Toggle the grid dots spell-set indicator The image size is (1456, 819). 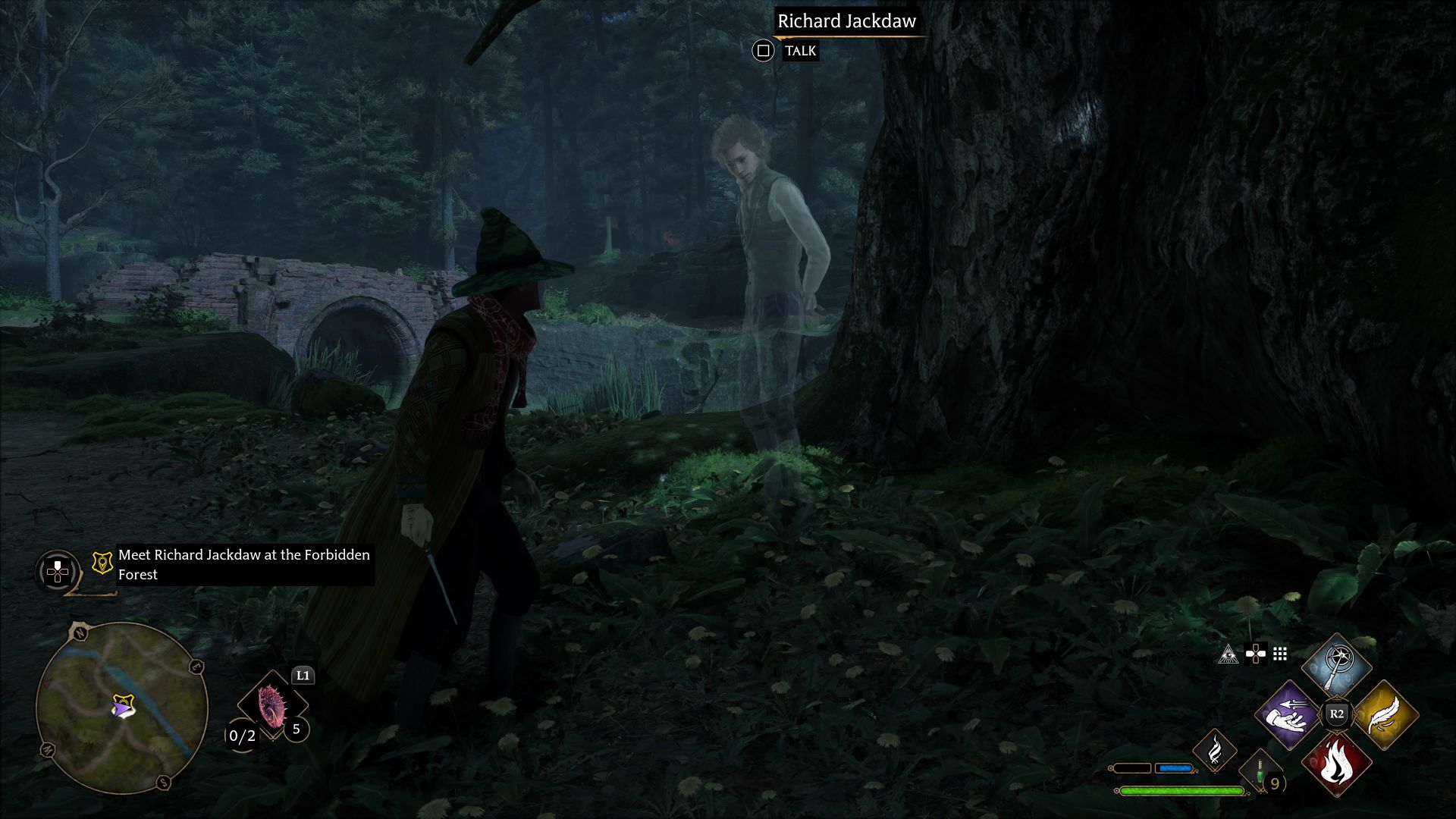(1279, 654)
